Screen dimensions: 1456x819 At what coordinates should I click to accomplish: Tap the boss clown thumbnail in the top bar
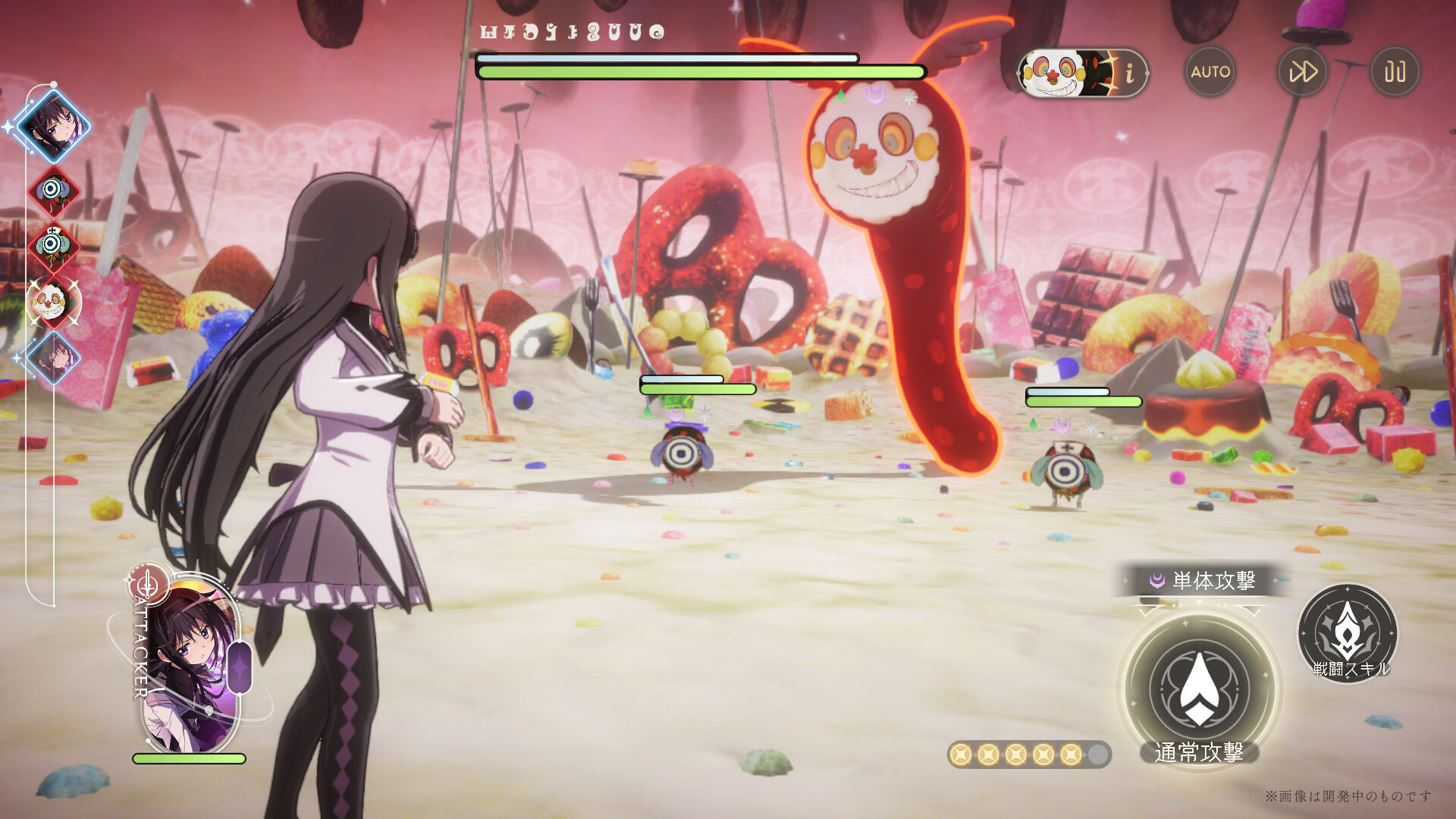(x=1054, y=73)
